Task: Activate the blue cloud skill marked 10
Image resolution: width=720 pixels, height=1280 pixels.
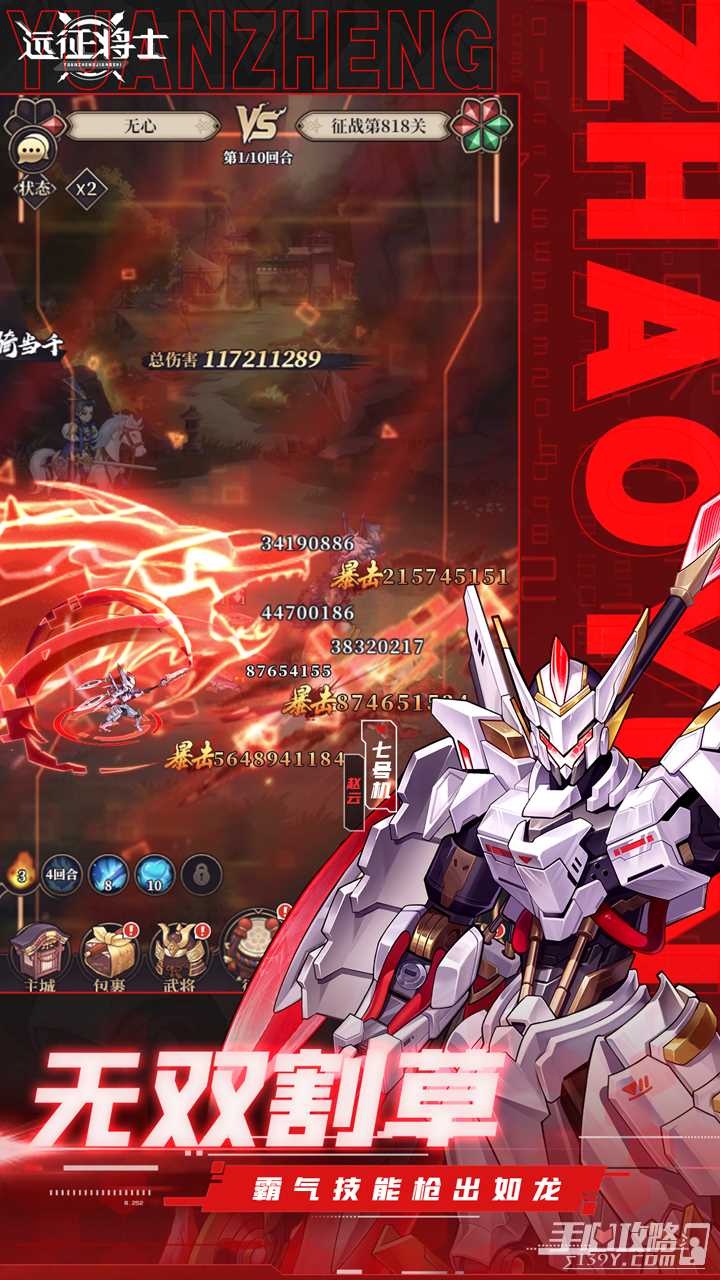Action: point(154,873)
